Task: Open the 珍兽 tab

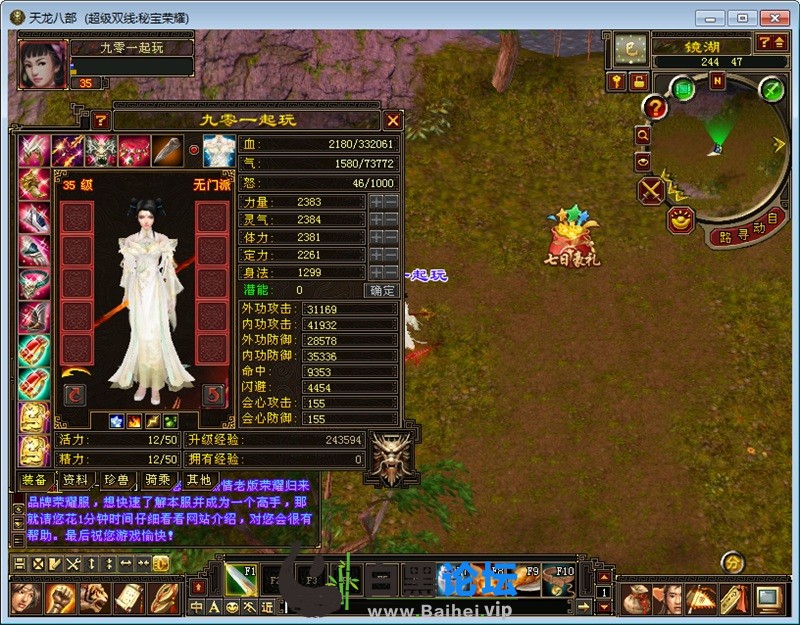Action: (117, 481)
